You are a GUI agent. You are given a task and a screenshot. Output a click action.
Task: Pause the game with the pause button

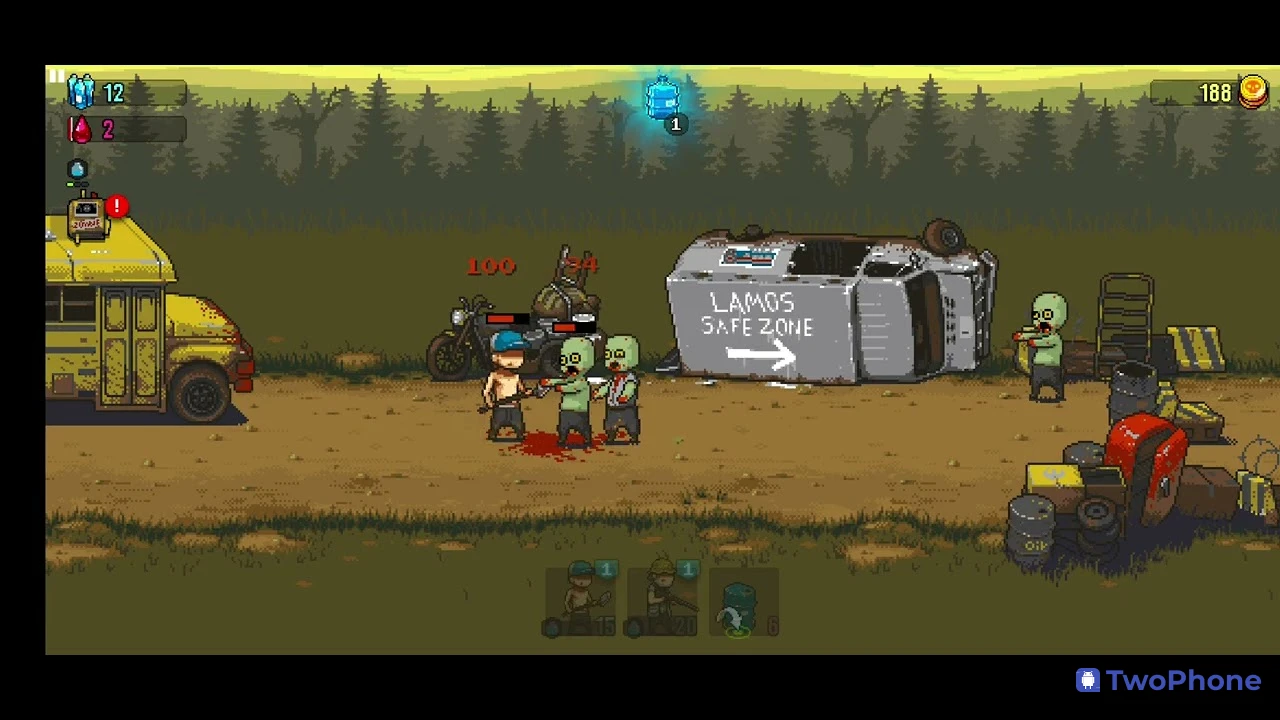pyautogui.click(x=56, y=76)
